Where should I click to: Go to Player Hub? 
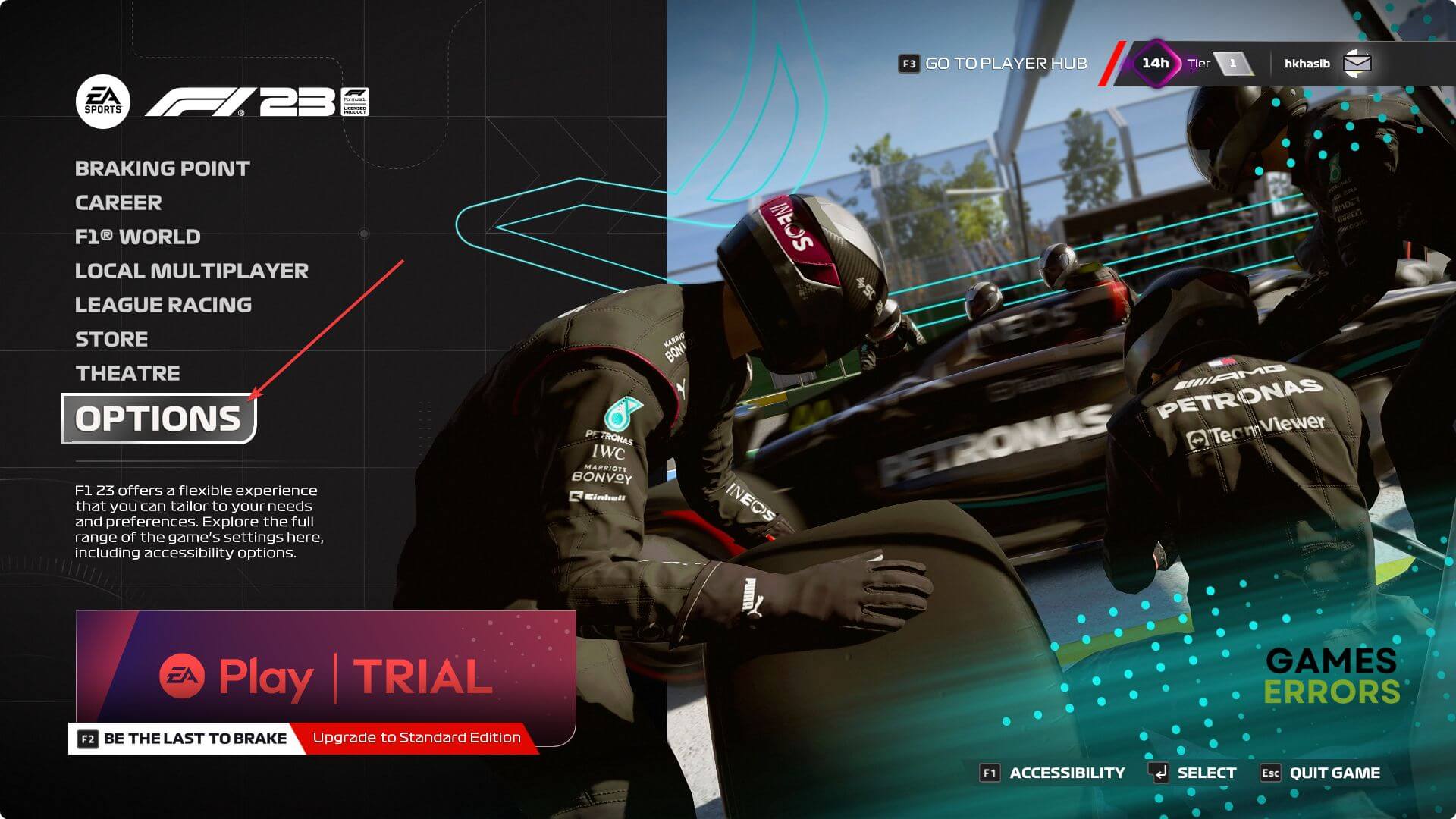(993, 64)
